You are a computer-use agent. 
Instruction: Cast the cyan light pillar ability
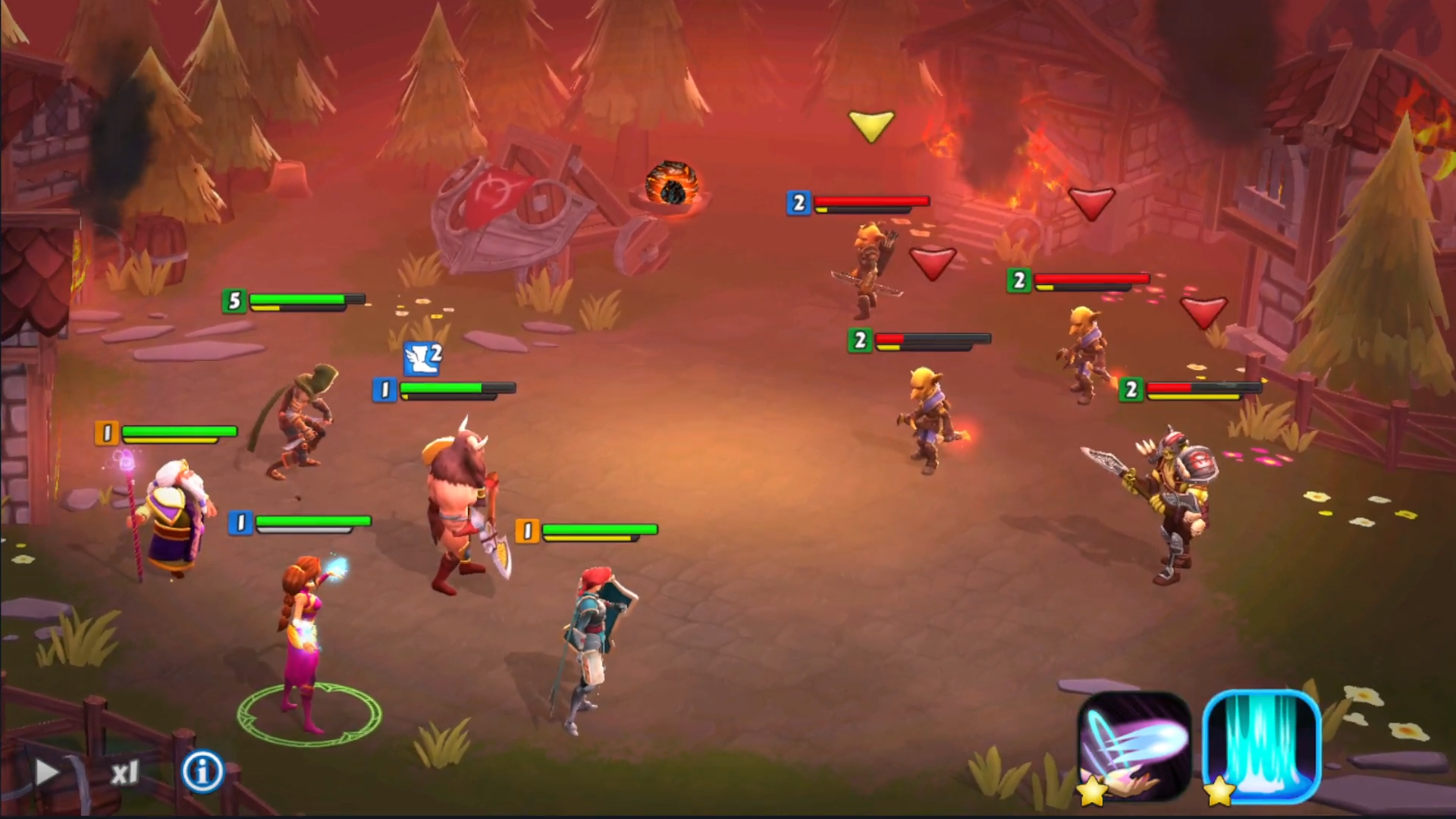pos(1262,746)
